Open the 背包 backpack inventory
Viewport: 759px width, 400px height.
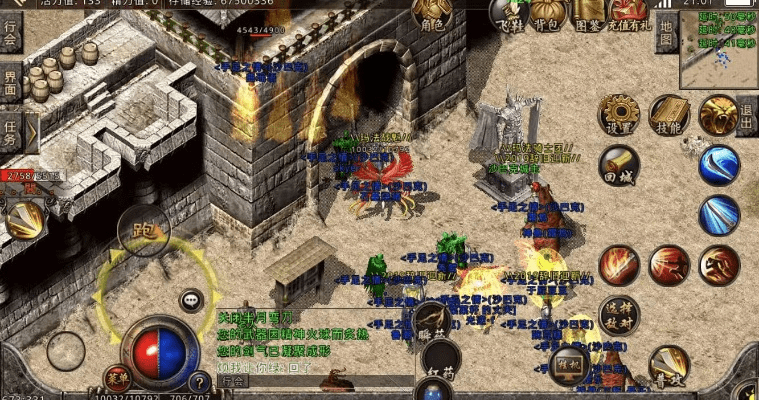point(545,14)
